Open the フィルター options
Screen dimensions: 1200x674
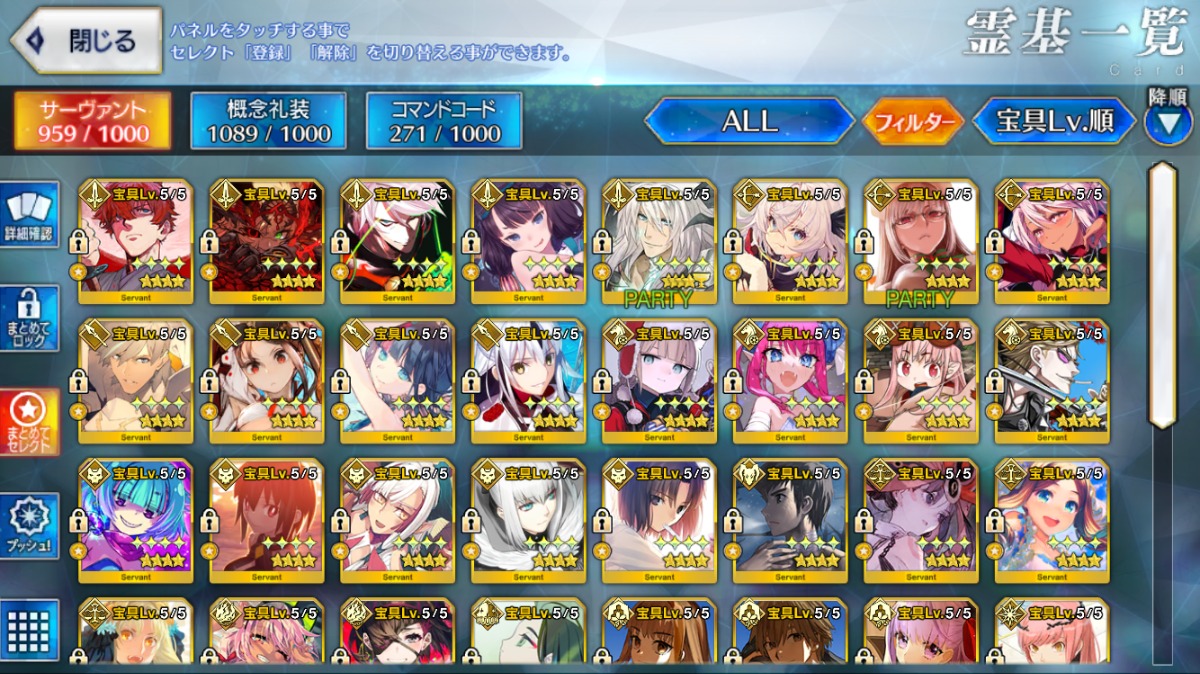point(913,122)
